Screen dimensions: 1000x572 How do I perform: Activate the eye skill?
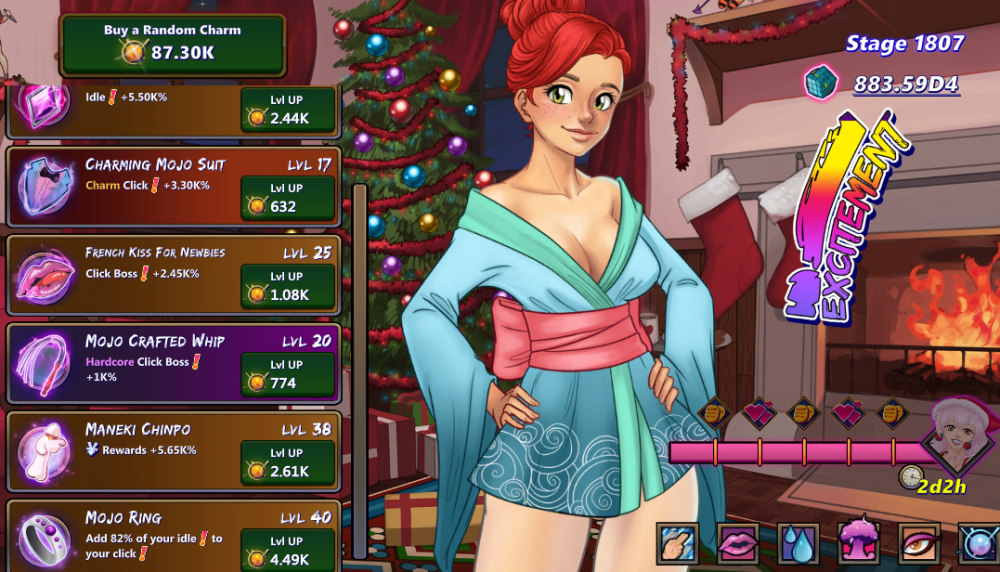click(x=918, y=543)
